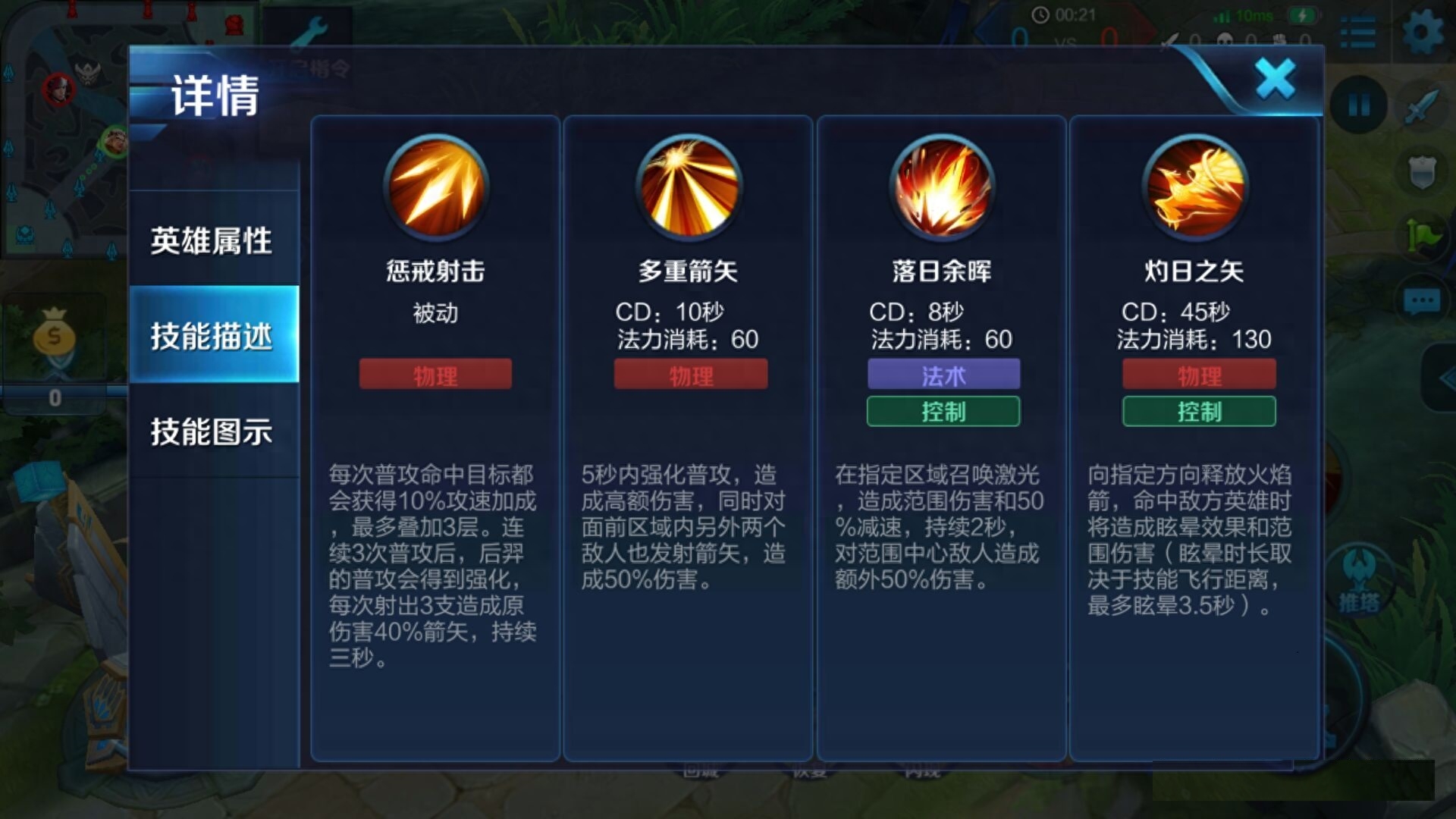The height and width of the screenshot is (819, 1456).
Task: Select the 惩戒射击 passive skill icon
Action: [x=436, y=190]
